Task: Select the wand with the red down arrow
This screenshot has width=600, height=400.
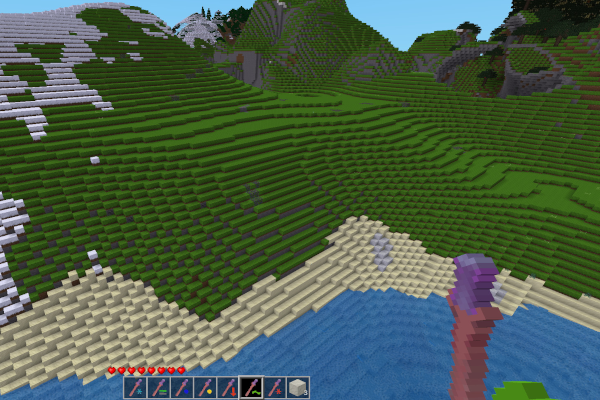Action: pos(229,387)
